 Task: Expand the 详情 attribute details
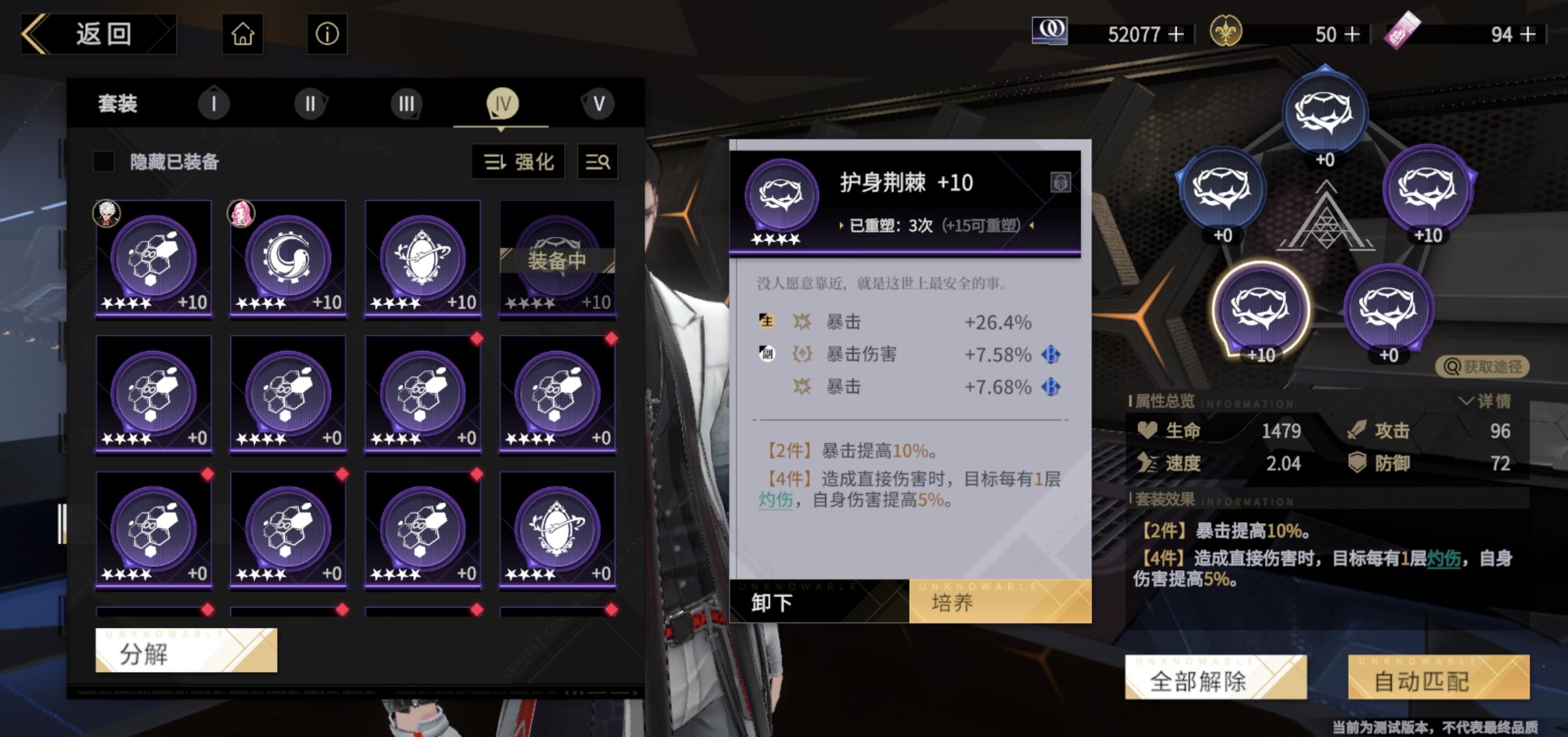[x=1486, y=401]
